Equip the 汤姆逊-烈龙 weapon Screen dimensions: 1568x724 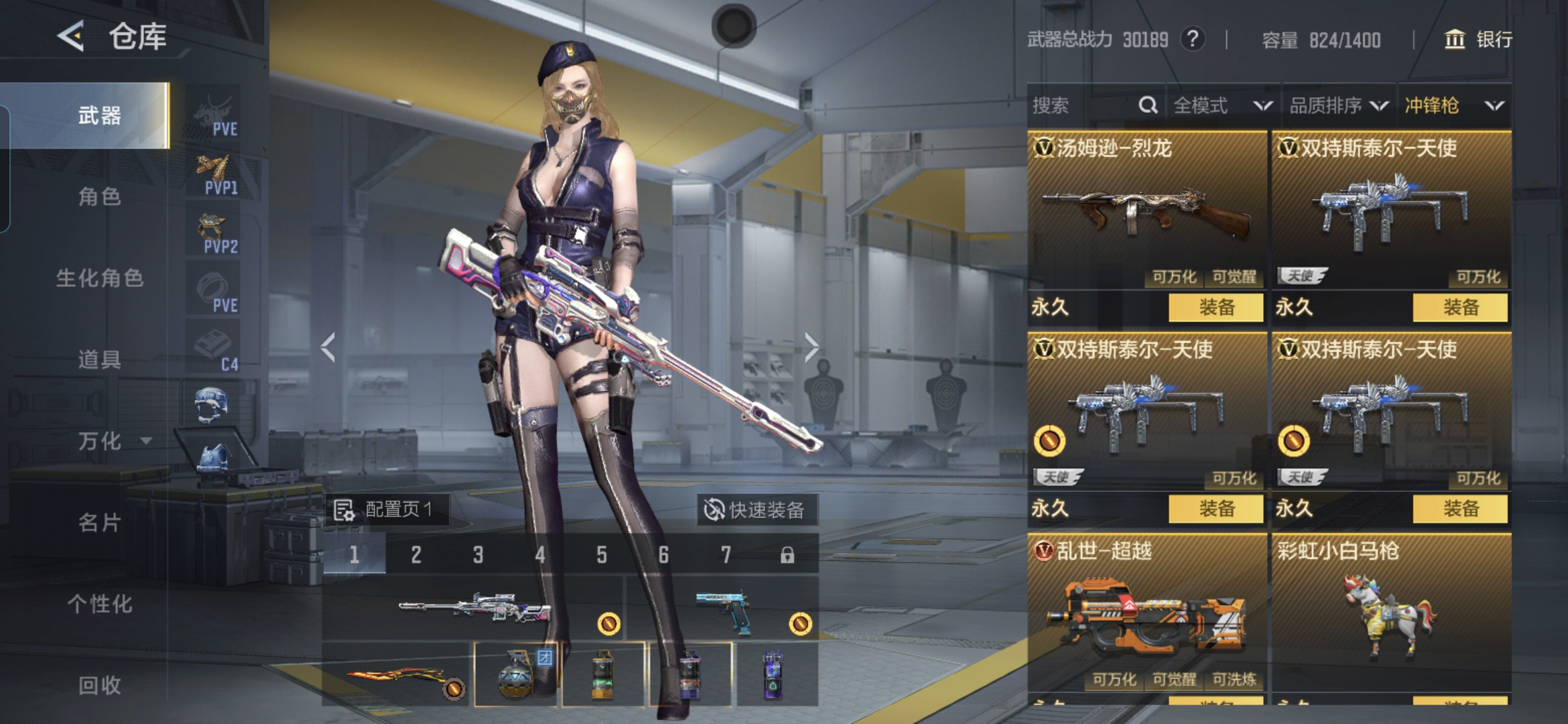[1216, 308]
